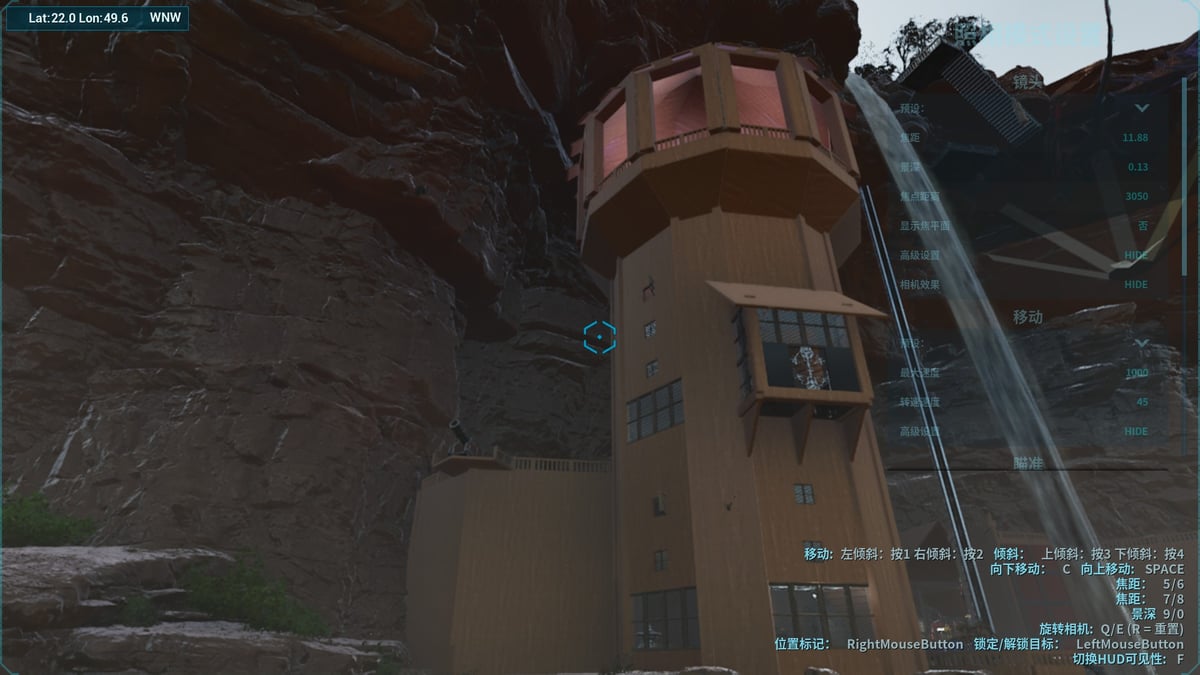1200x675 pixels.
Task: Toggle the 显示焦平面 option set to 否
Action: (1142, 226)
